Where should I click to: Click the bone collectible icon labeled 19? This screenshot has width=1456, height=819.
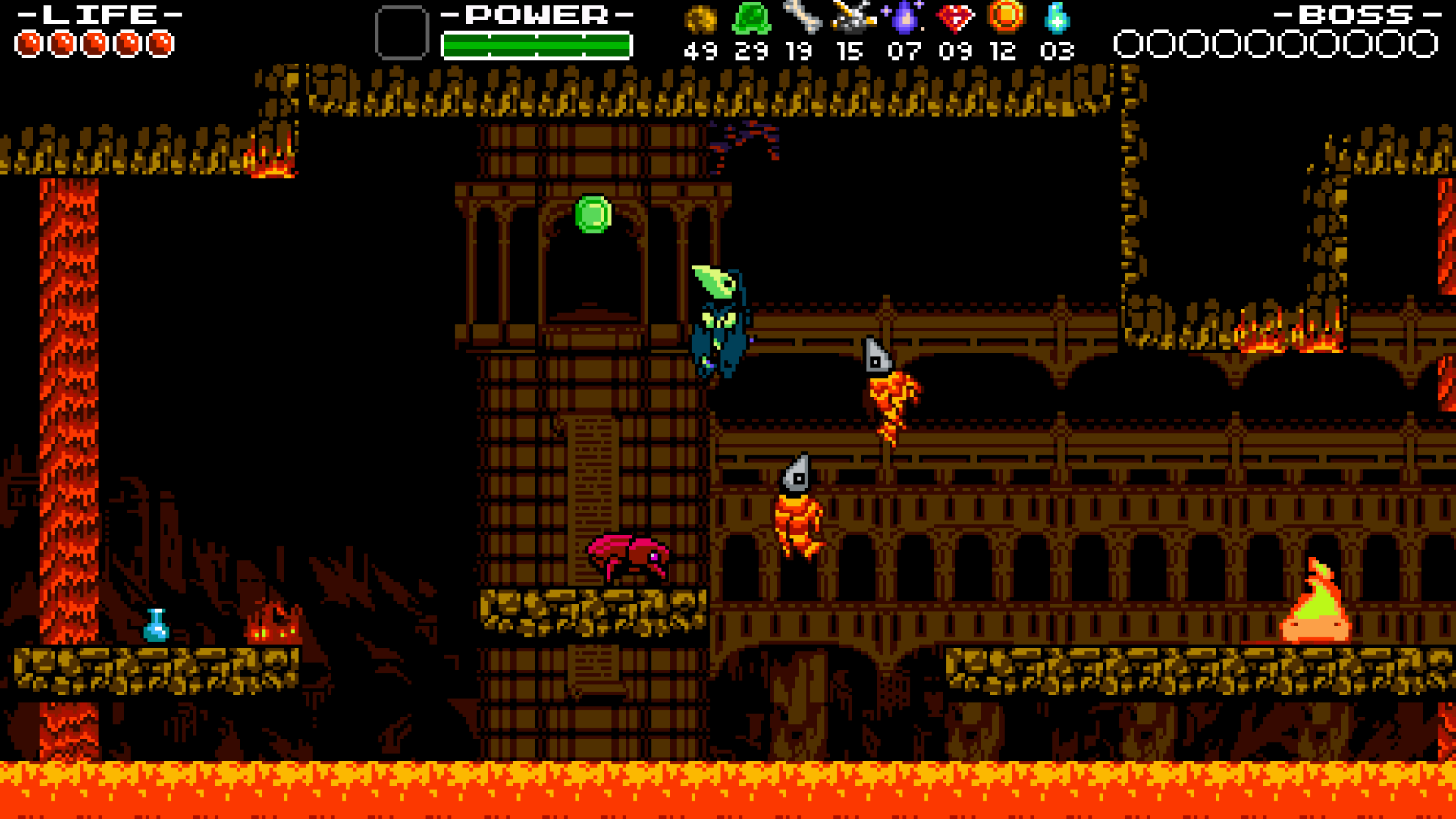(x=802, y=19)
